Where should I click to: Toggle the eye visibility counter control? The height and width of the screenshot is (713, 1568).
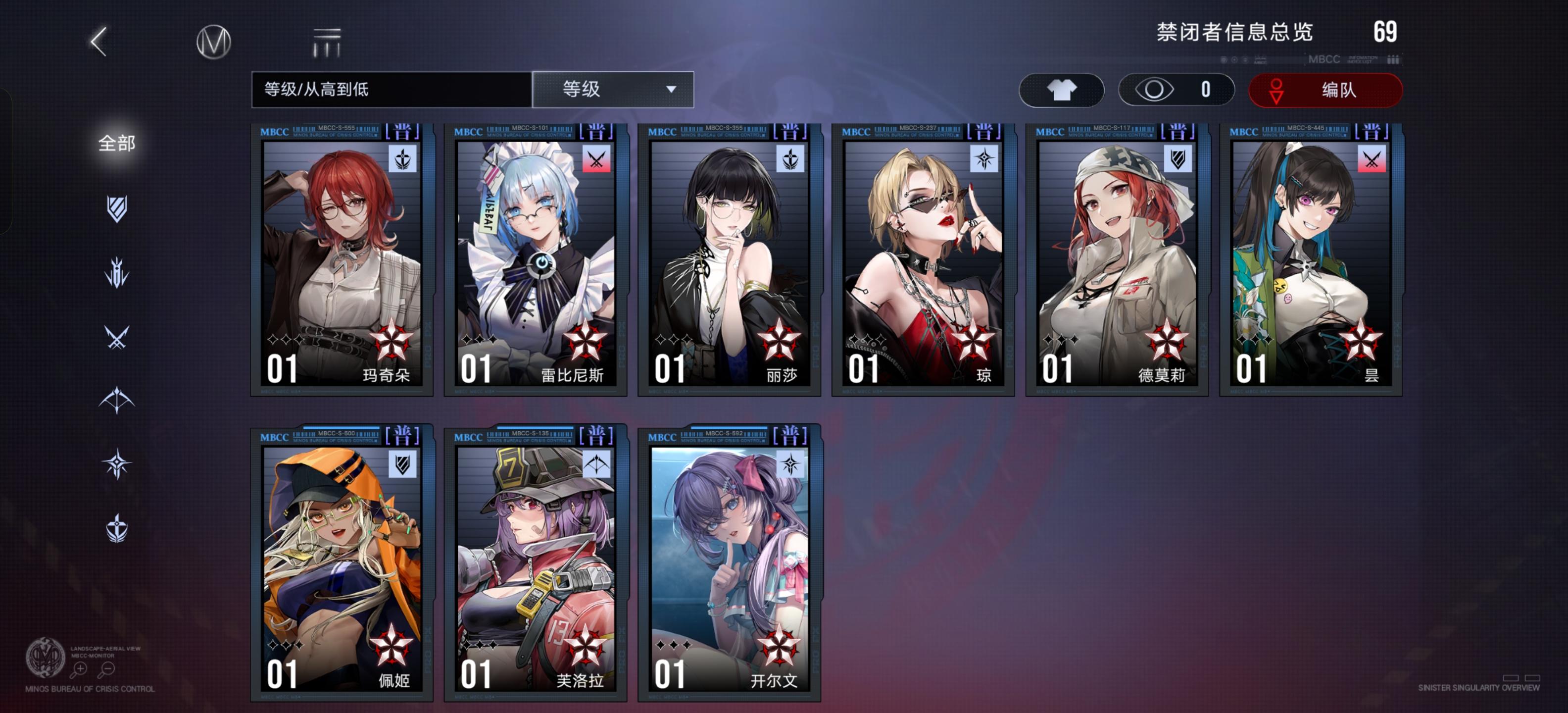[x=1176, y=90]
